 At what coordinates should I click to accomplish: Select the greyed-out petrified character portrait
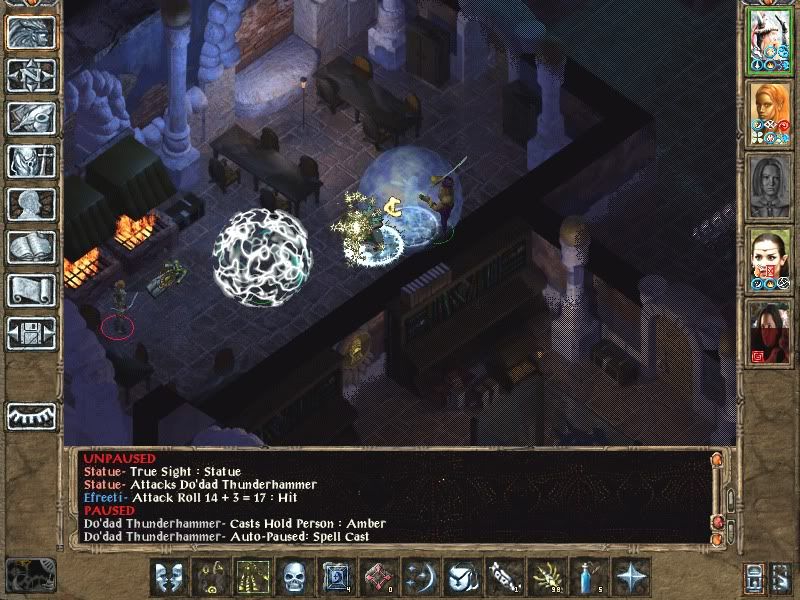pos(770,186)
